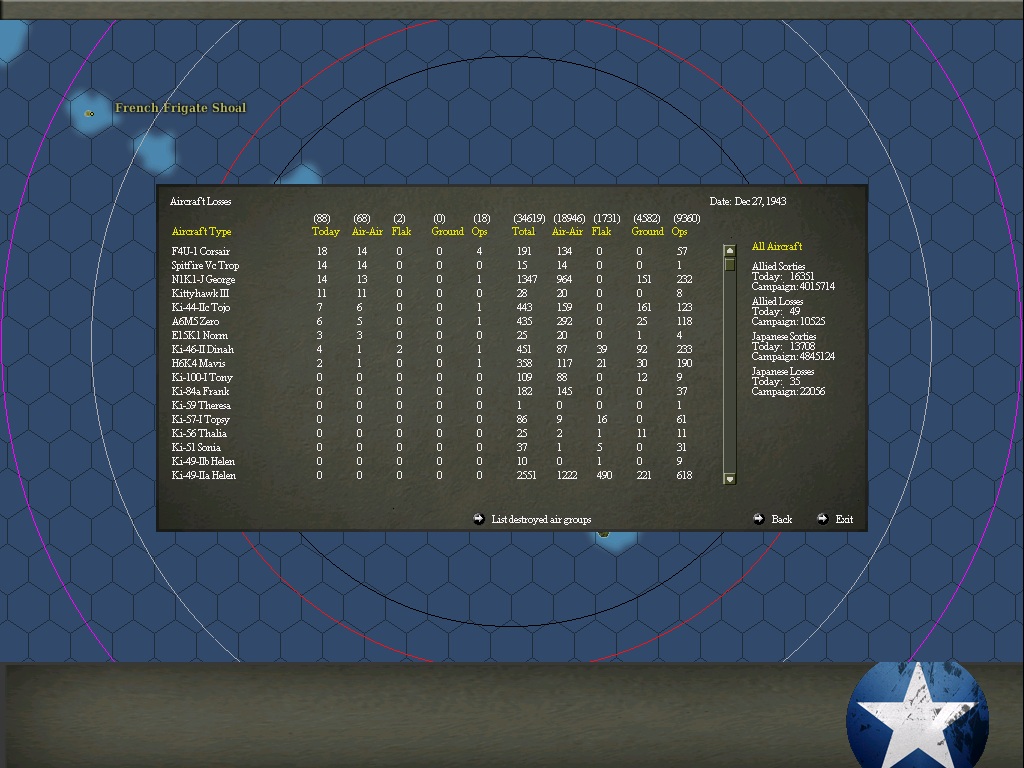Sort by the Today losses column header
This screenshot has width=1024, height=768.
point(325,232)
